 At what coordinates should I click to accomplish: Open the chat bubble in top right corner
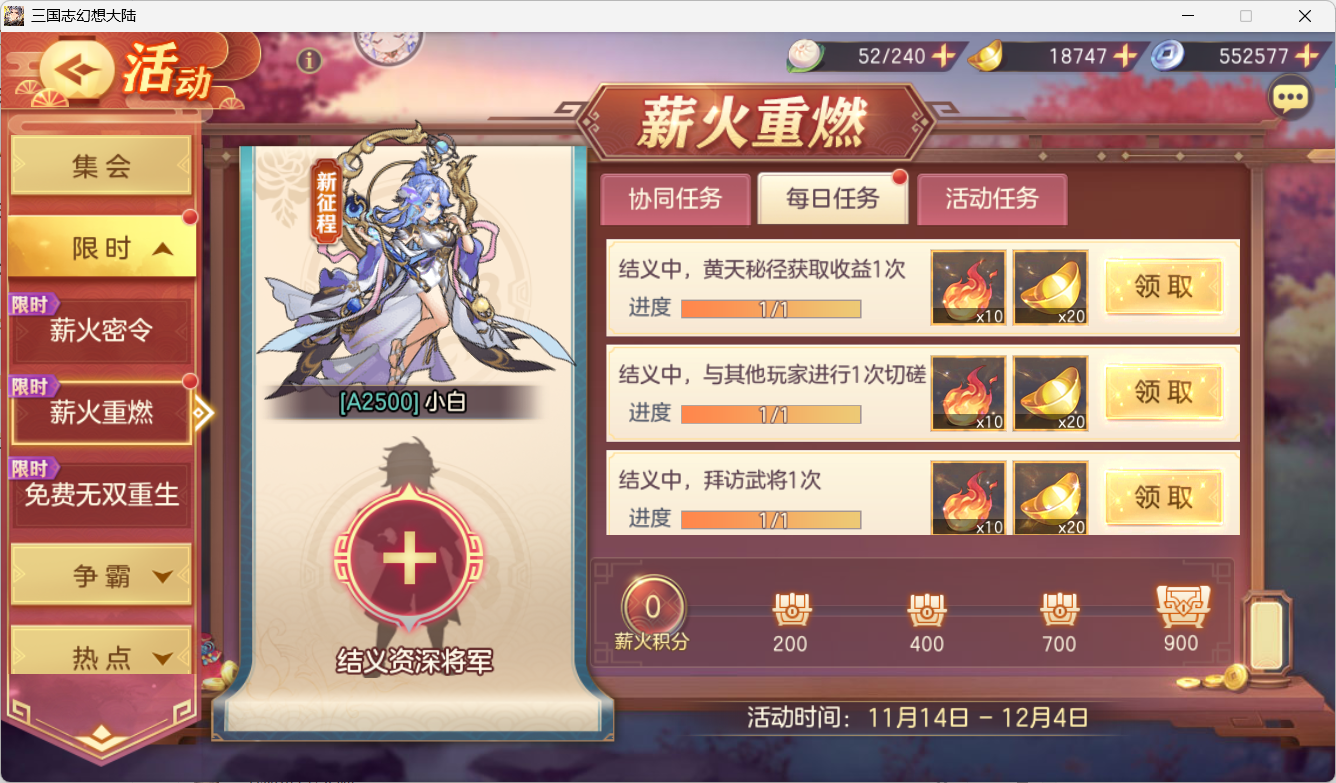pyautogui.click(x=1290, y=97)
